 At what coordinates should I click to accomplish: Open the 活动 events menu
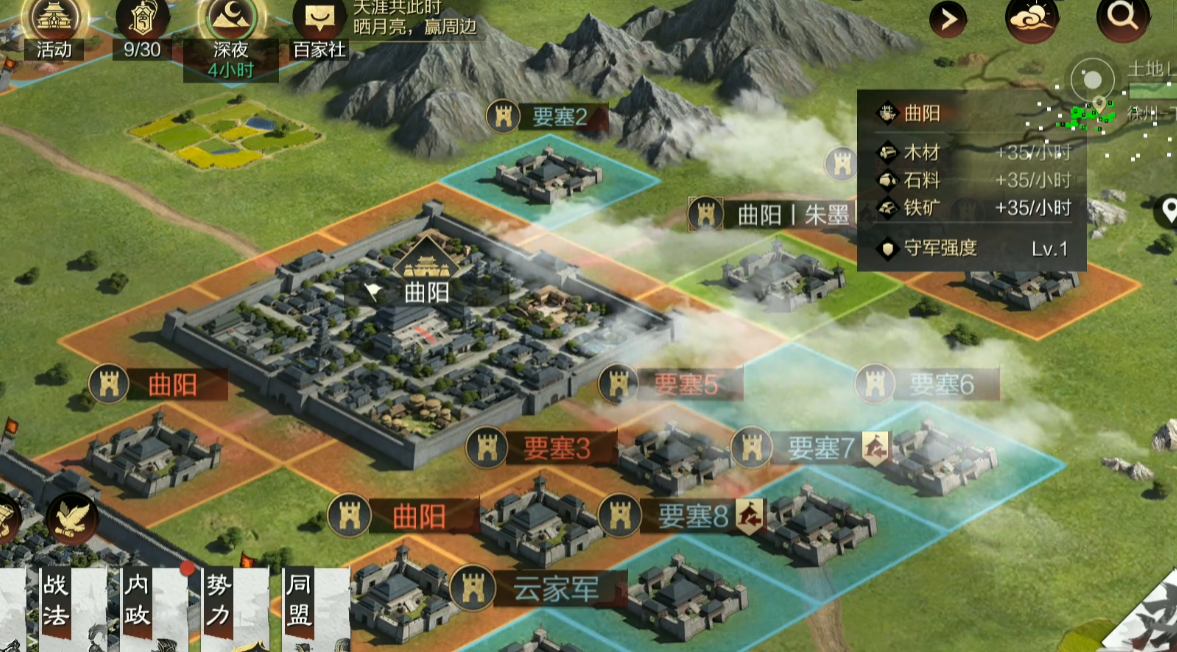54,20
